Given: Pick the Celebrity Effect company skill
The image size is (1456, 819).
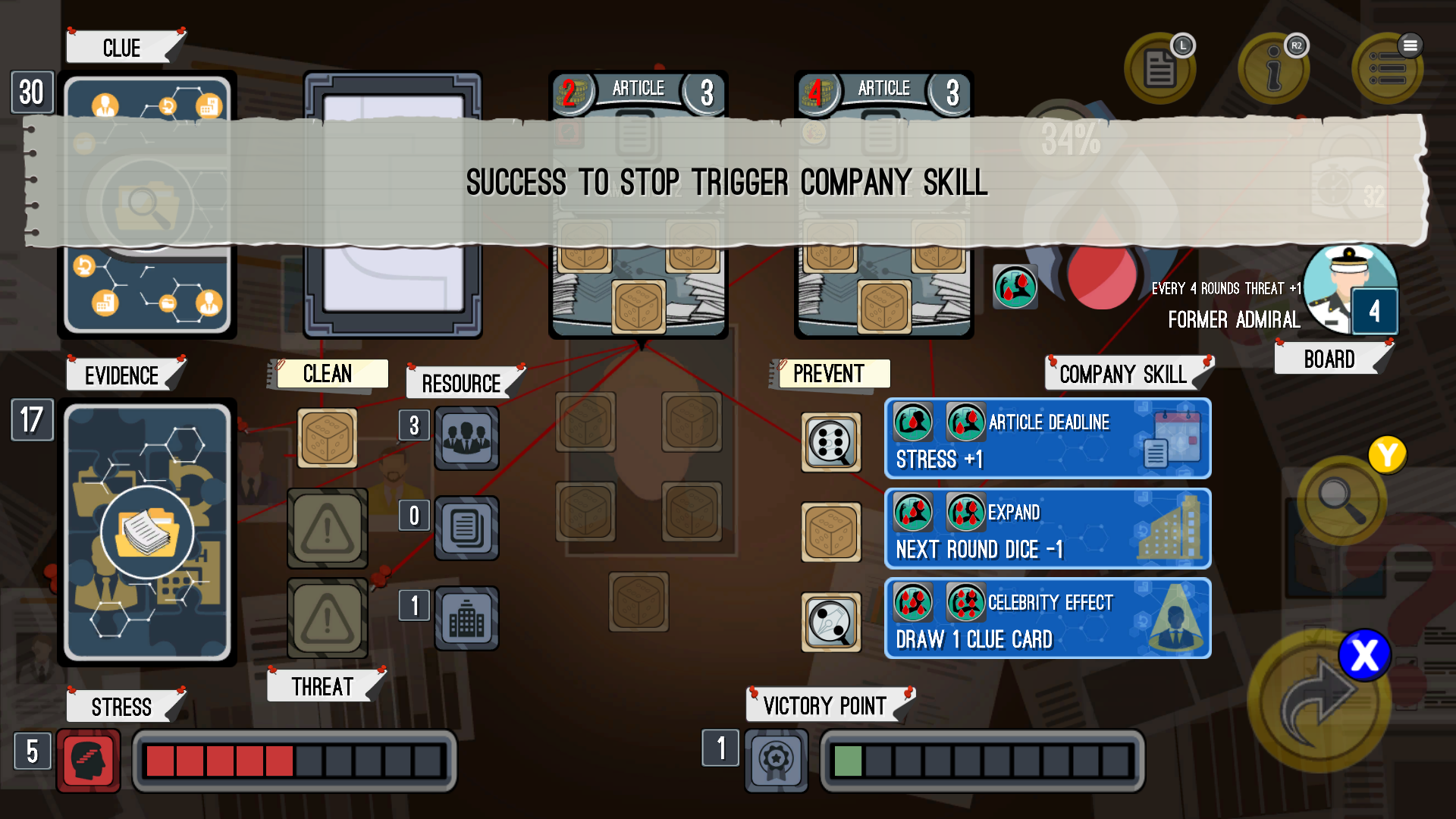Looking at the screenshot, I should [1047, 619].
